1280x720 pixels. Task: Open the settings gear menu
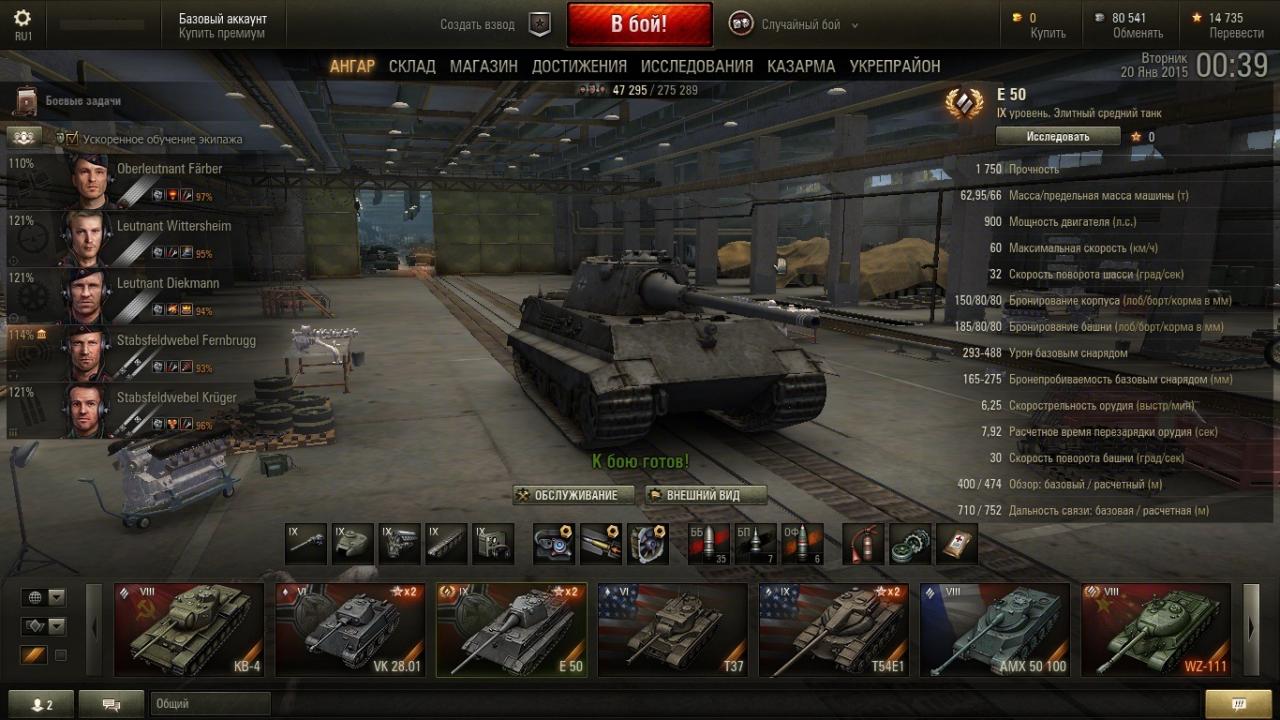click(22, 18)
